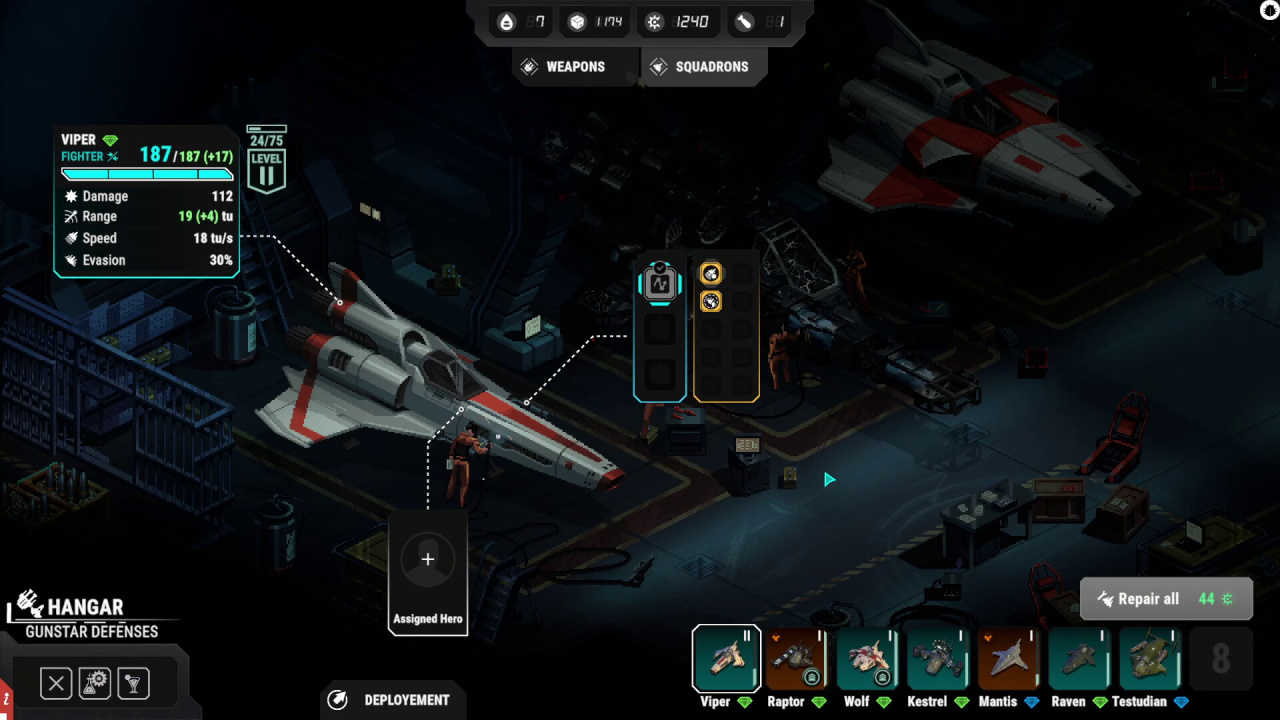This screenshot has width=1280, height=720.
Task: Select the Viper squadron card
Action: point(726,659)
